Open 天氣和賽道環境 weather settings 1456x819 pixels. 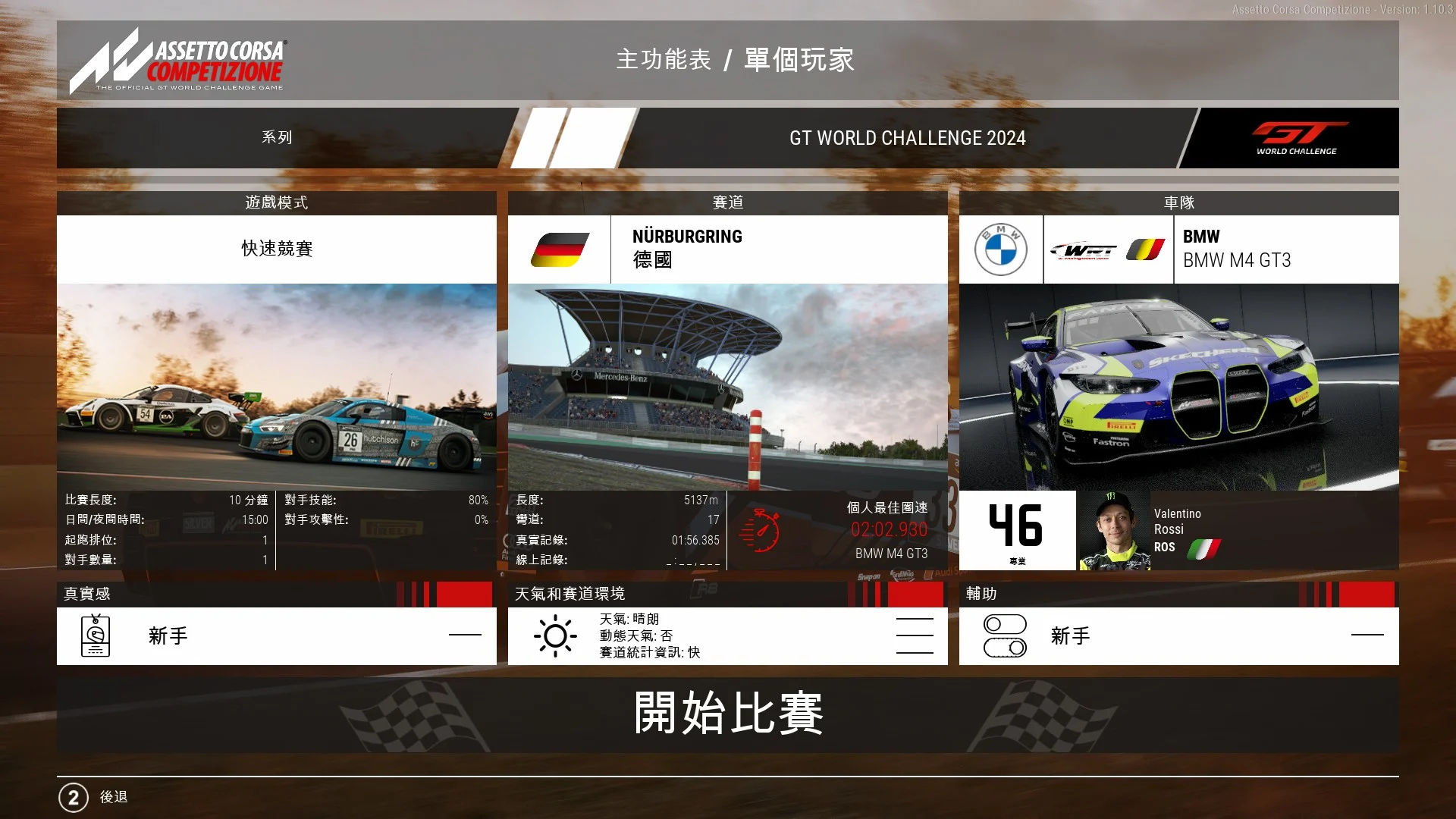tap(727, 635)
